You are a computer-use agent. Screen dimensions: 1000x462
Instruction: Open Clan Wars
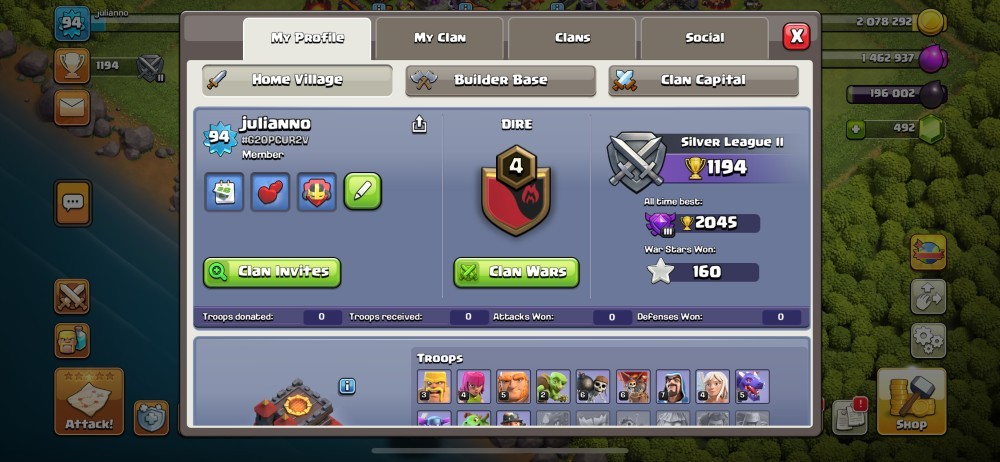coord(516,272)
